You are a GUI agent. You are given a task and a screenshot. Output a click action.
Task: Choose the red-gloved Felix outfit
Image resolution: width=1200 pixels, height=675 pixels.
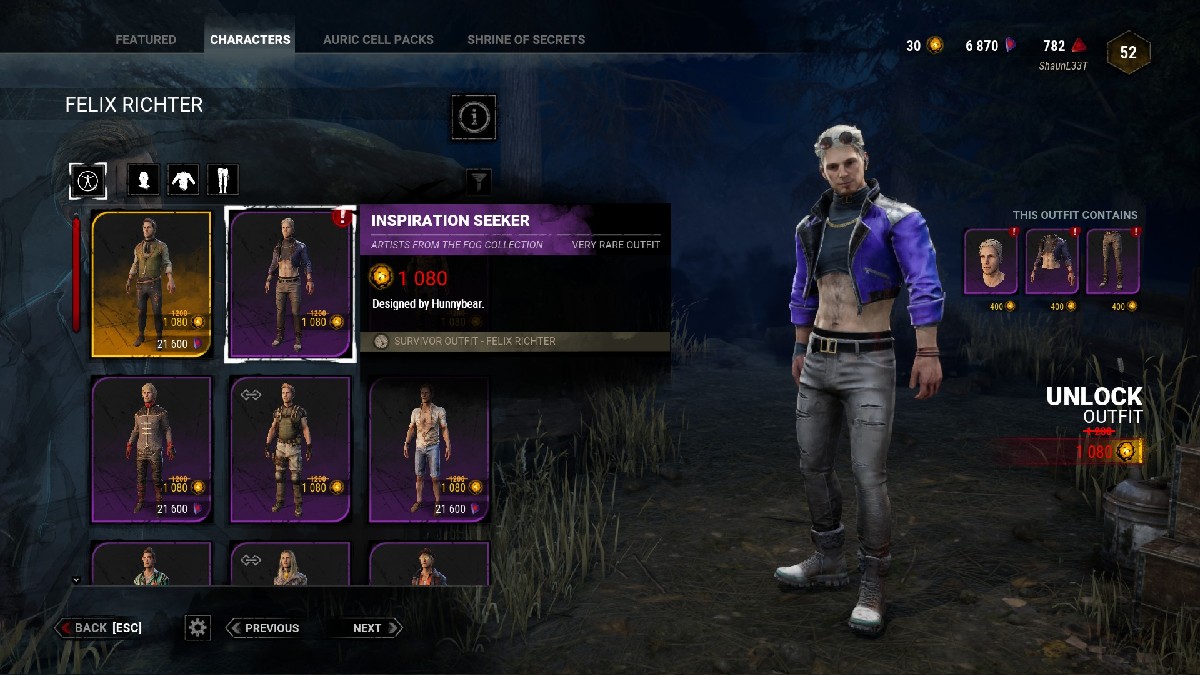tap(152, 449)
